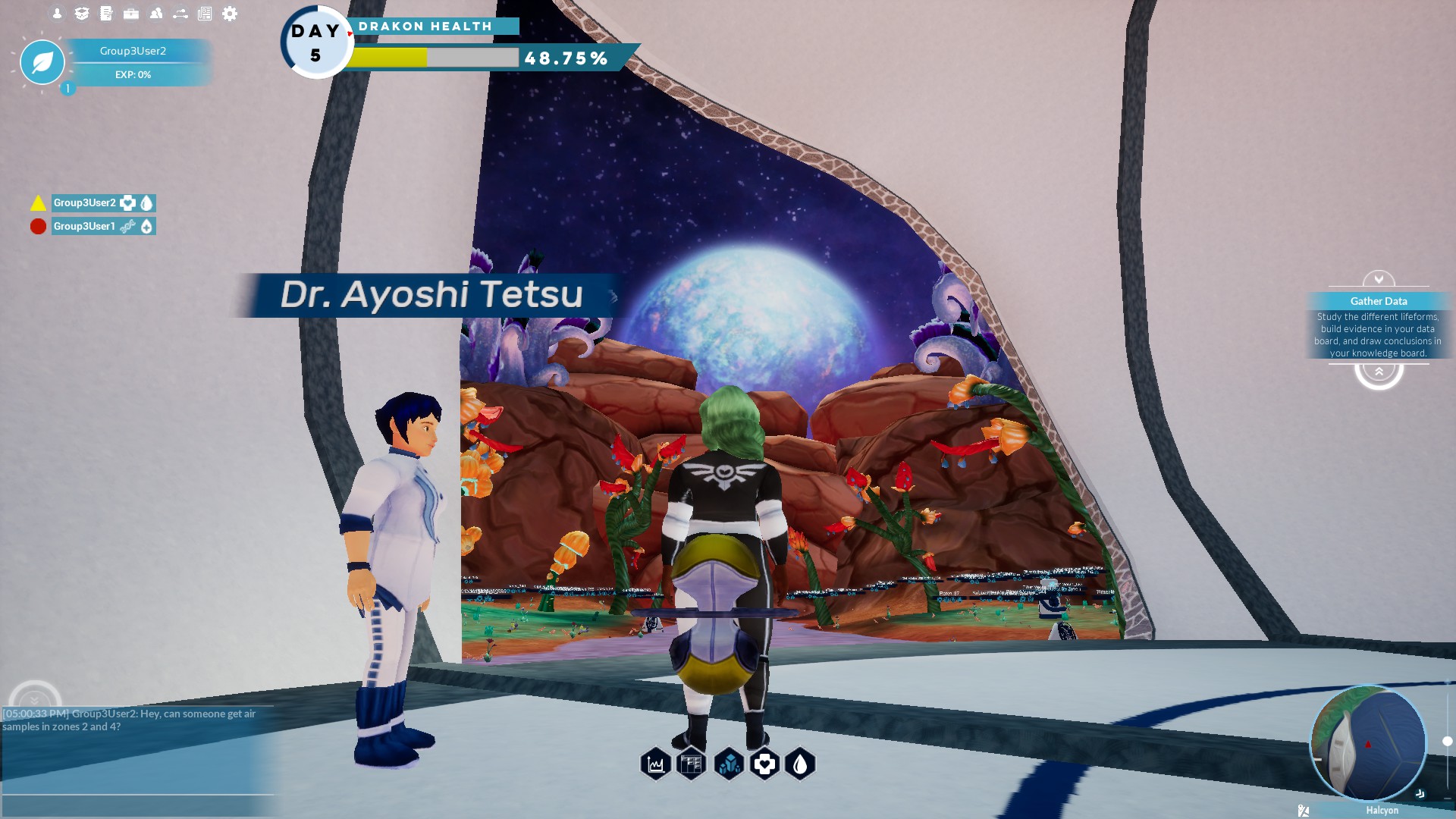
Task: Select Group3User2 in the team list
Action: 85,202
